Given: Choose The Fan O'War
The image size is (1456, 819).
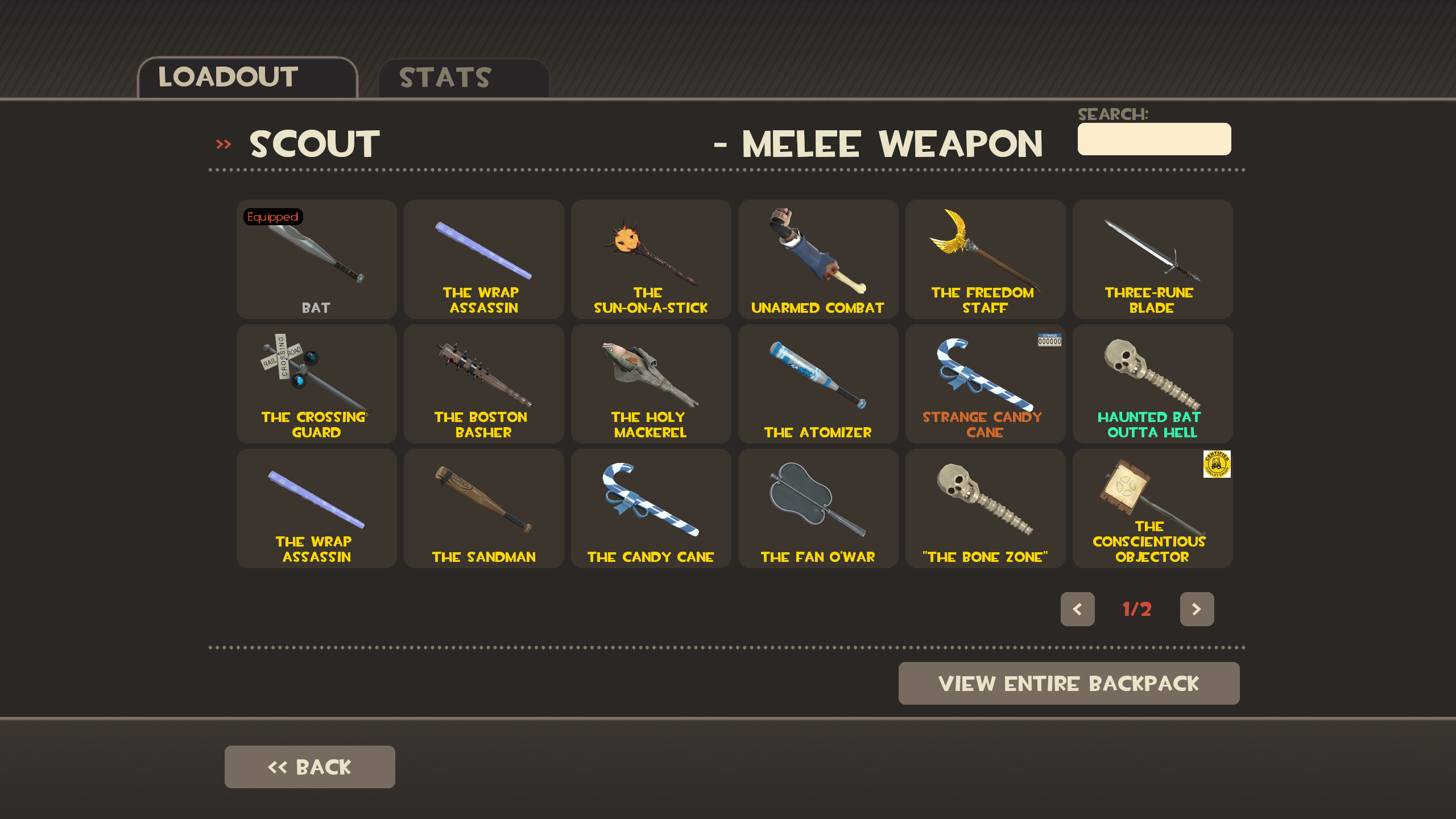Looking at the screenshot, I should [817, 508].
